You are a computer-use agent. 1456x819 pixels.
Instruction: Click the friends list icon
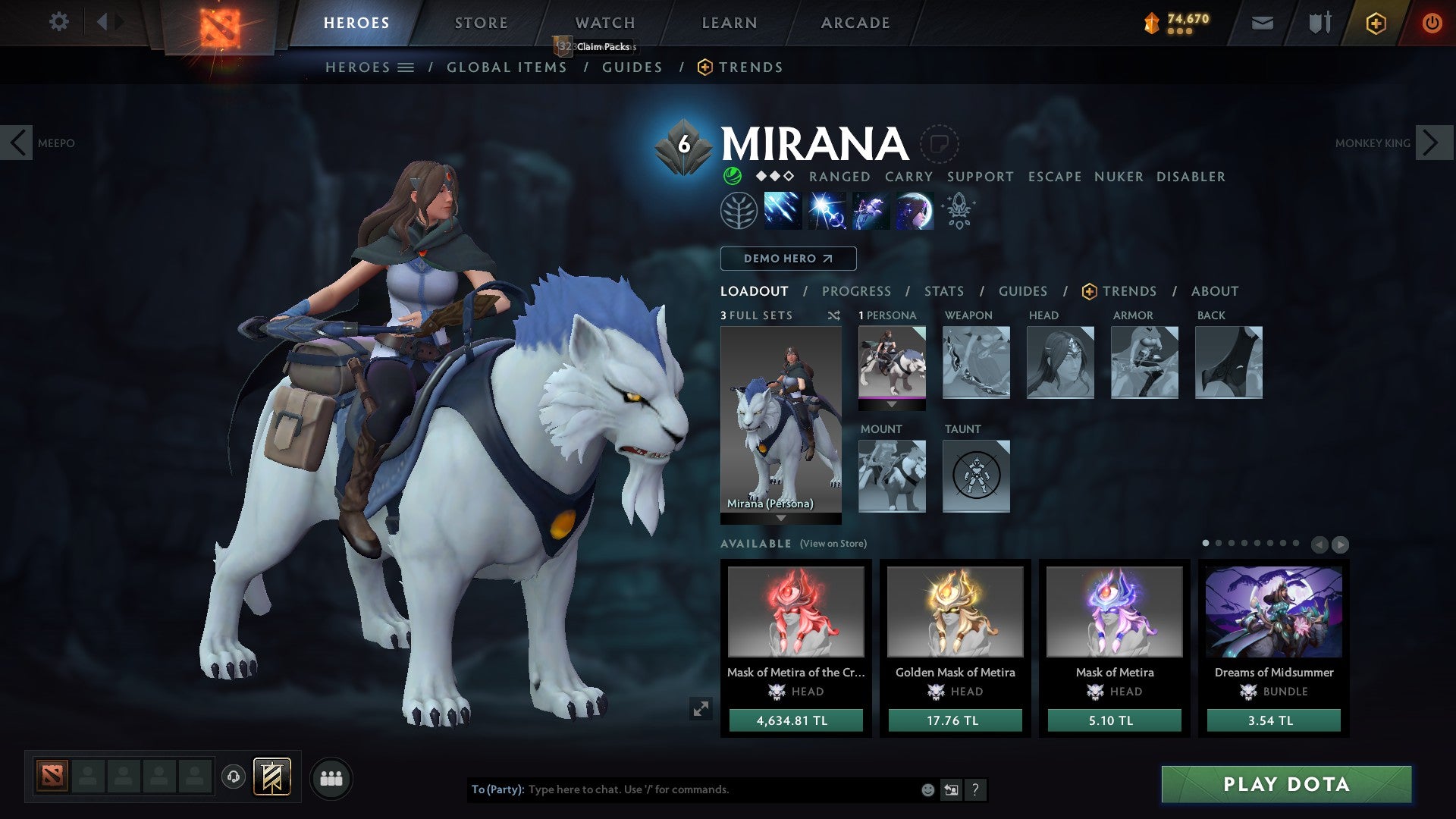(x=331, y=777)
